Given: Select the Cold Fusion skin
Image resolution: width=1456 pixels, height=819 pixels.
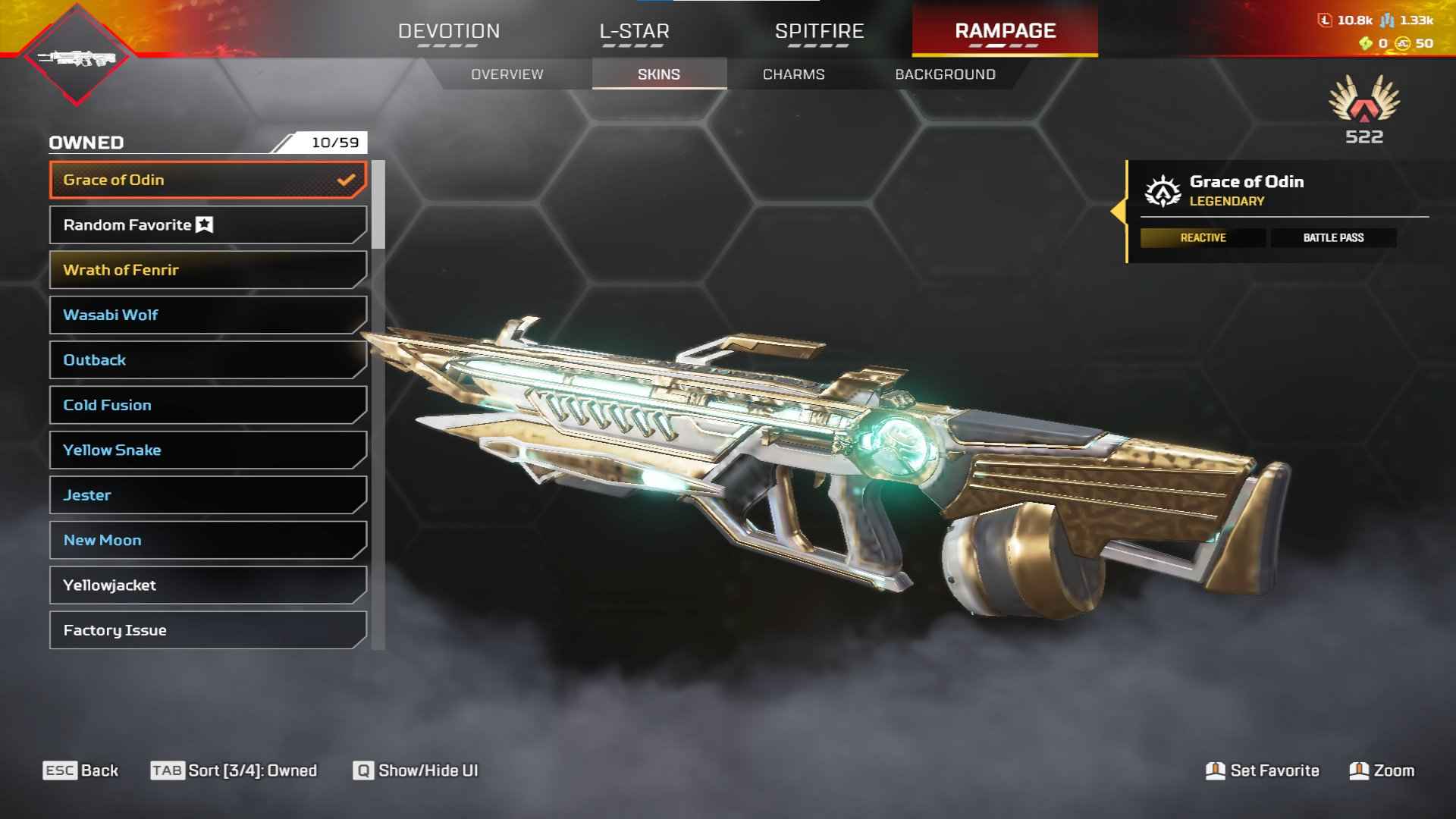Looking at the screenshot, I should pos(208,405).
